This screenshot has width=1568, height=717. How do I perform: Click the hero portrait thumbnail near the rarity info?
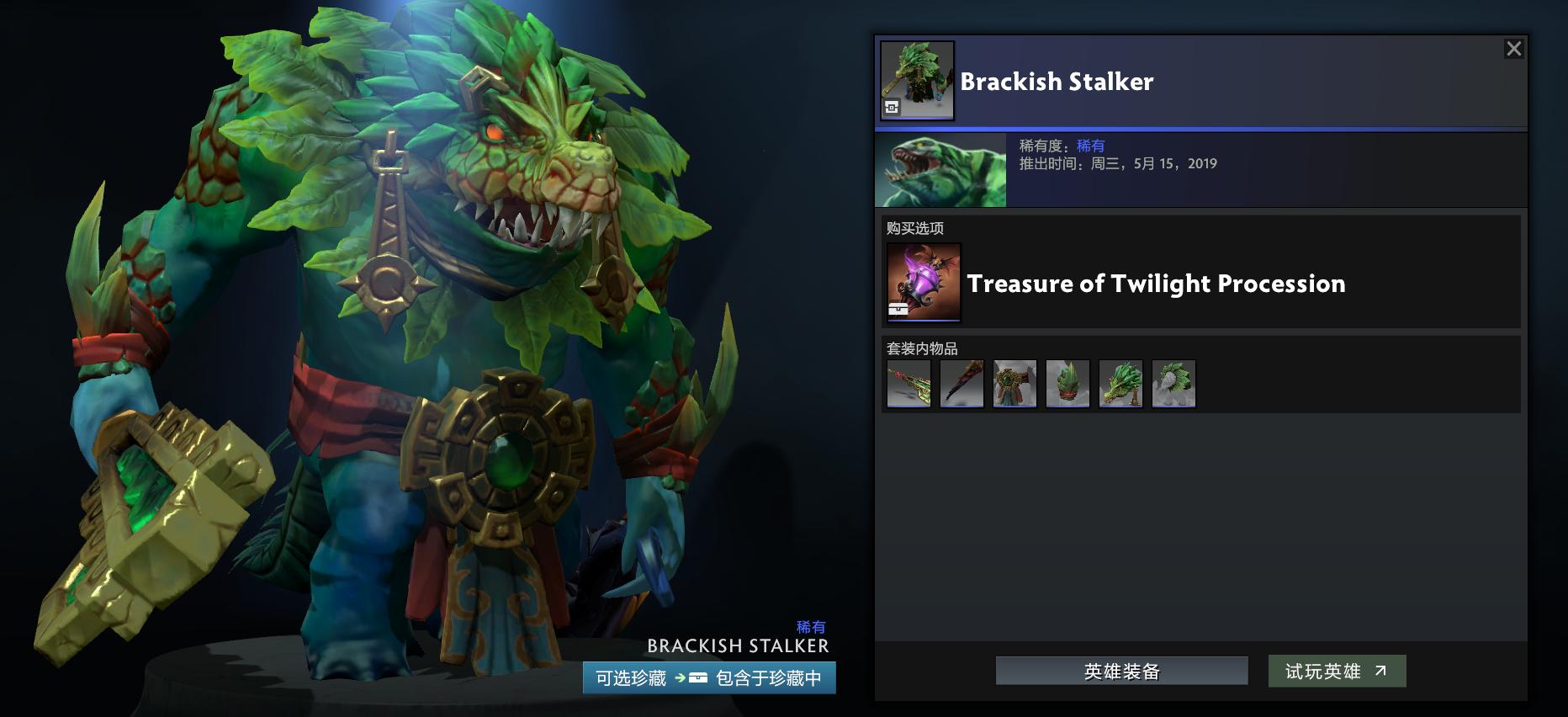tap(940, 171)
